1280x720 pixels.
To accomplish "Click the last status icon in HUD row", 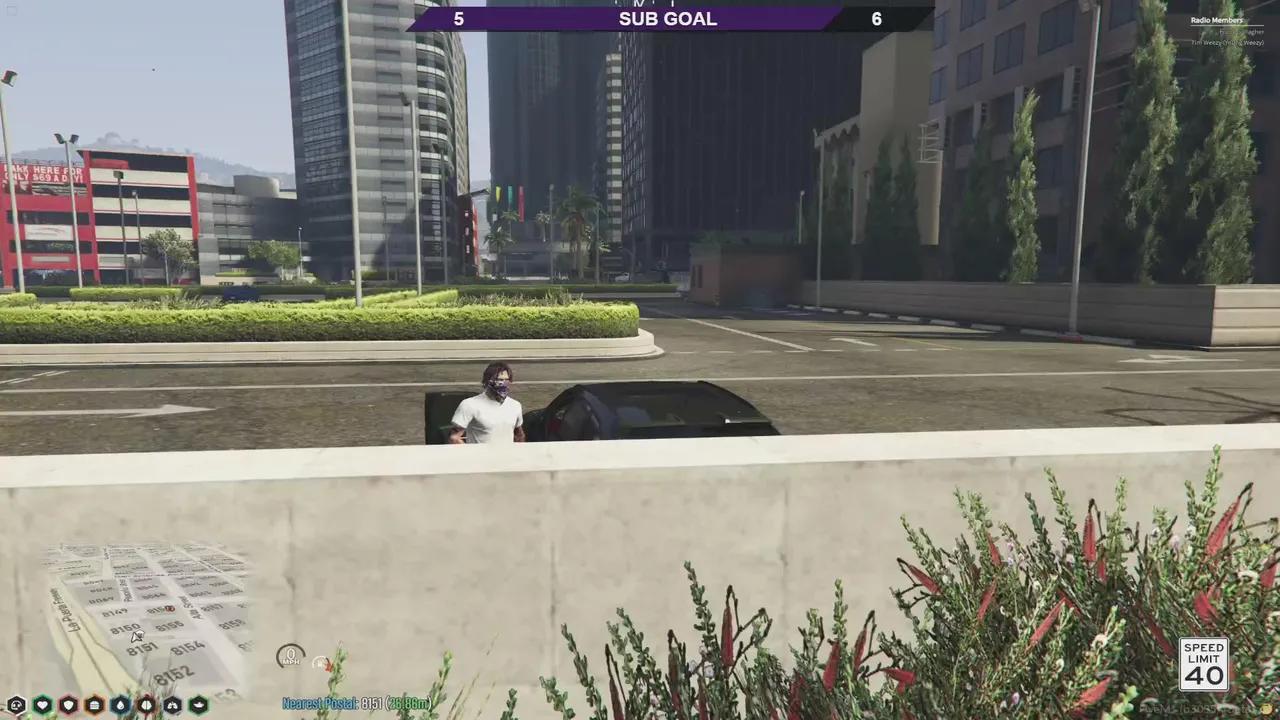I will point(198,705).
